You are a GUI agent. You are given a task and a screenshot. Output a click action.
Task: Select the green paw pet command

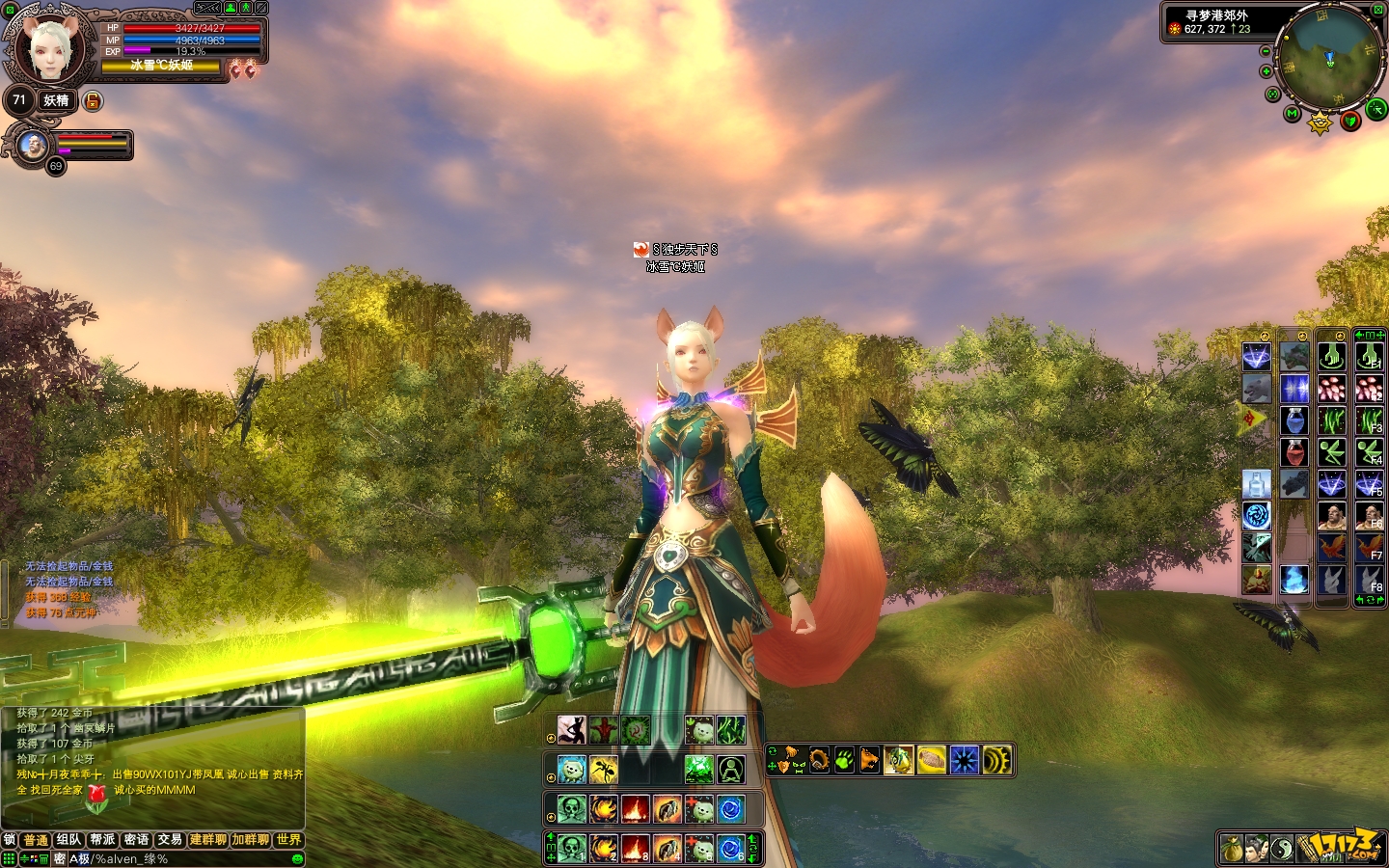(x=844, y=760)
